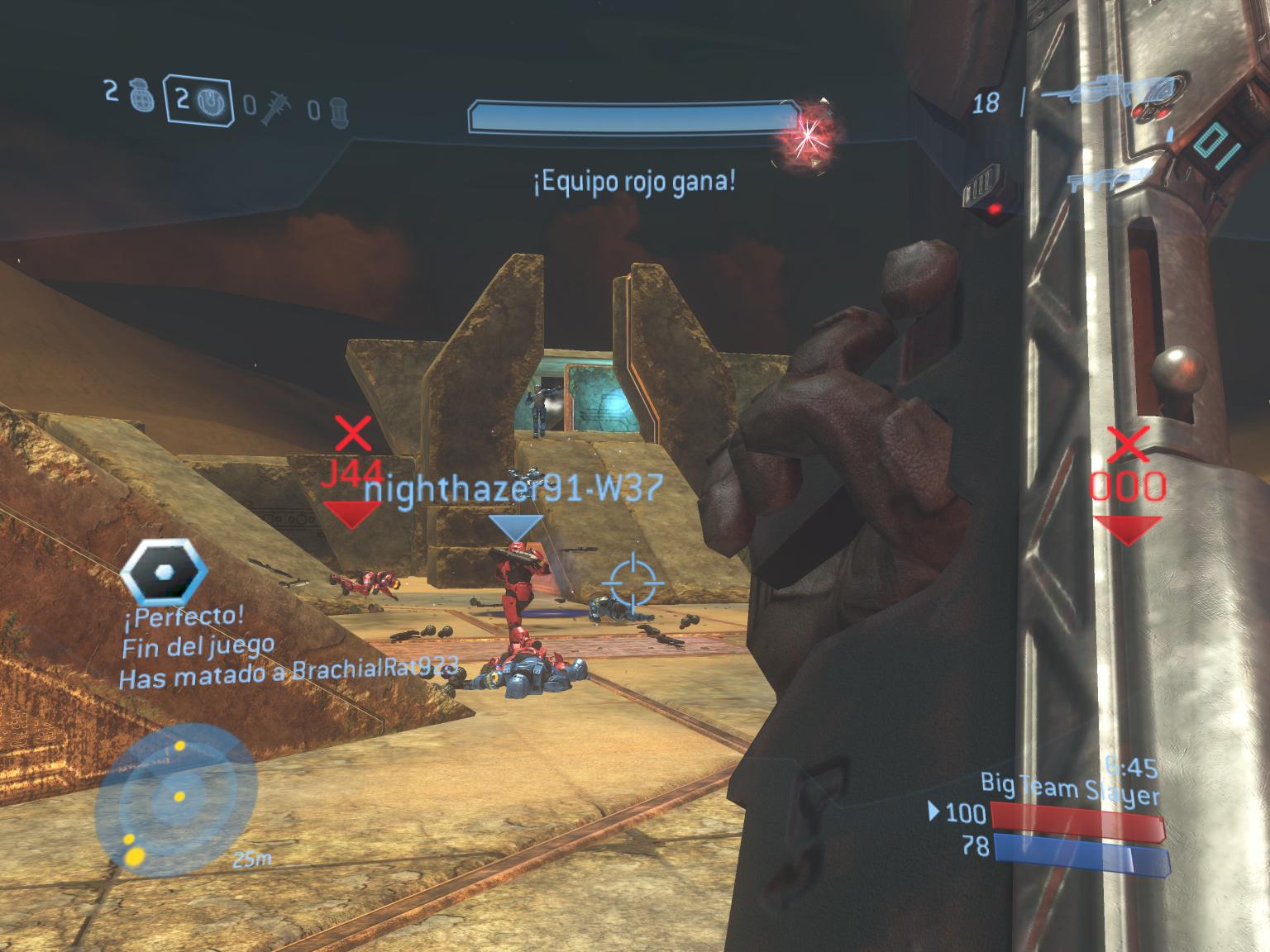Click the ¡Perfecto! medal icon
The height and width of the screenshot is (952, 1270).
(x=164, y=572)
